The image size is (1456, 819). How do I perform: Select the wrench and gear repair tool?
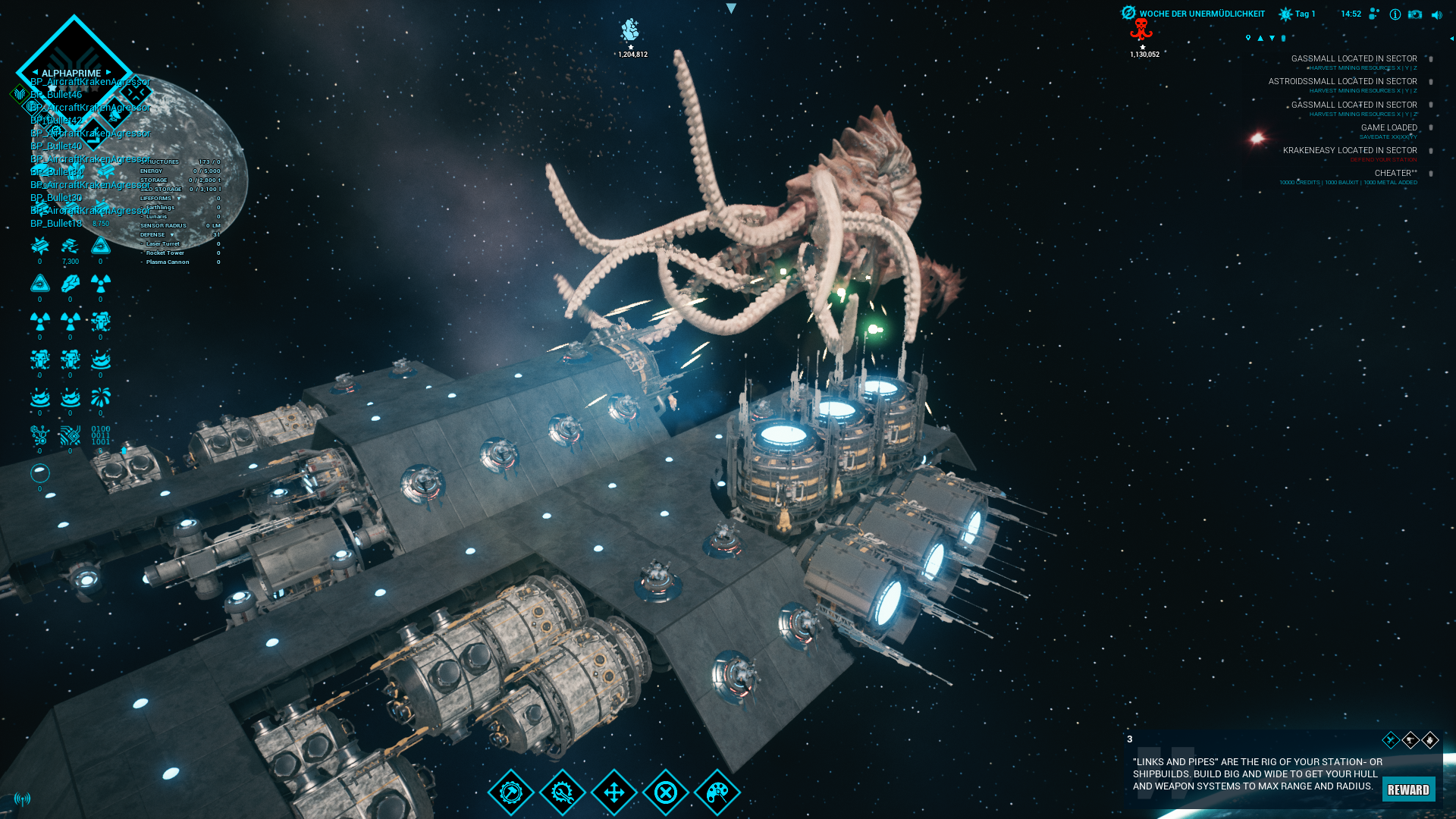[563, 792]
